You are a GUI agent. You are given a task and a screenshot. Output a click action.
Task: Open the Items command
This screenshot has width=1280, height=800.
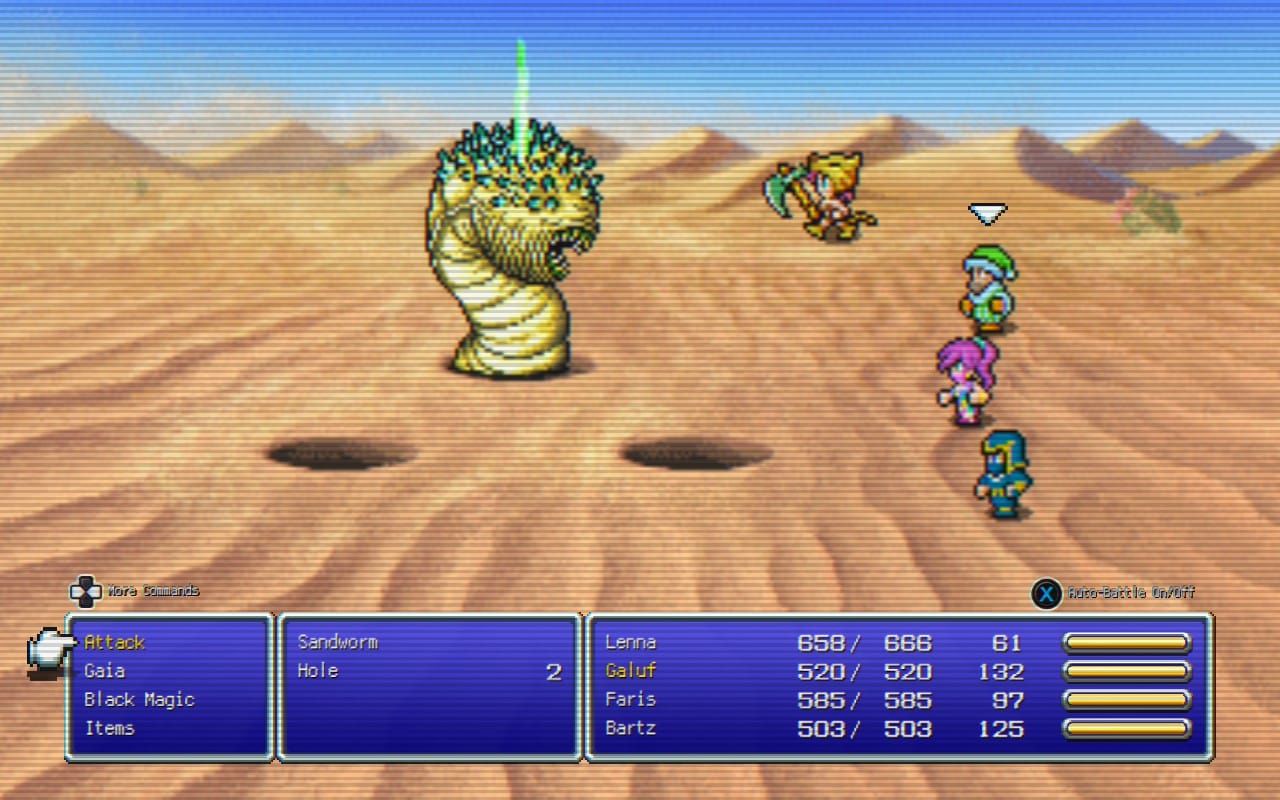(110, 728)
